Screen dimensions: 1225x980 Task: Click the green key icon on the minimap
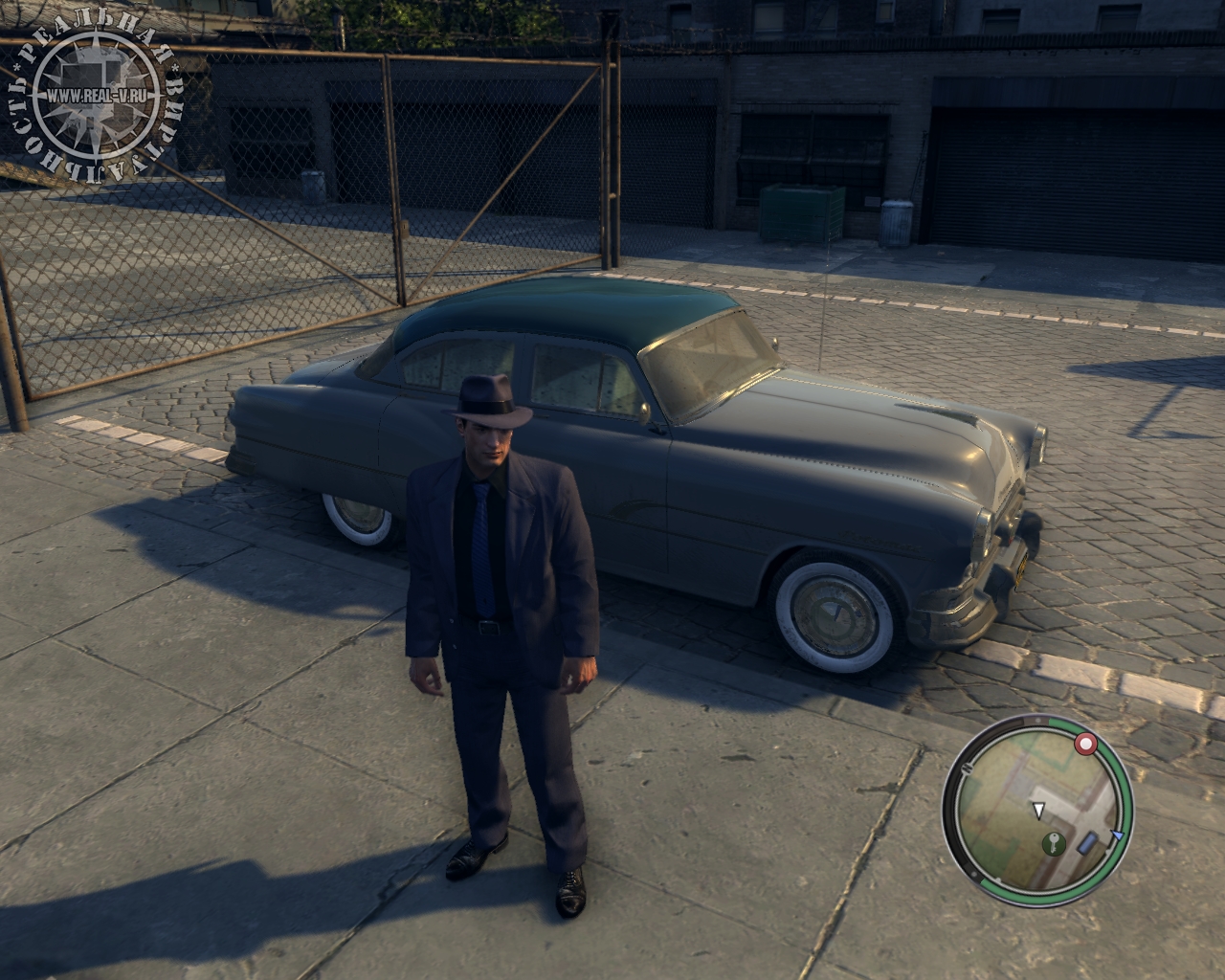(1055, 843)
